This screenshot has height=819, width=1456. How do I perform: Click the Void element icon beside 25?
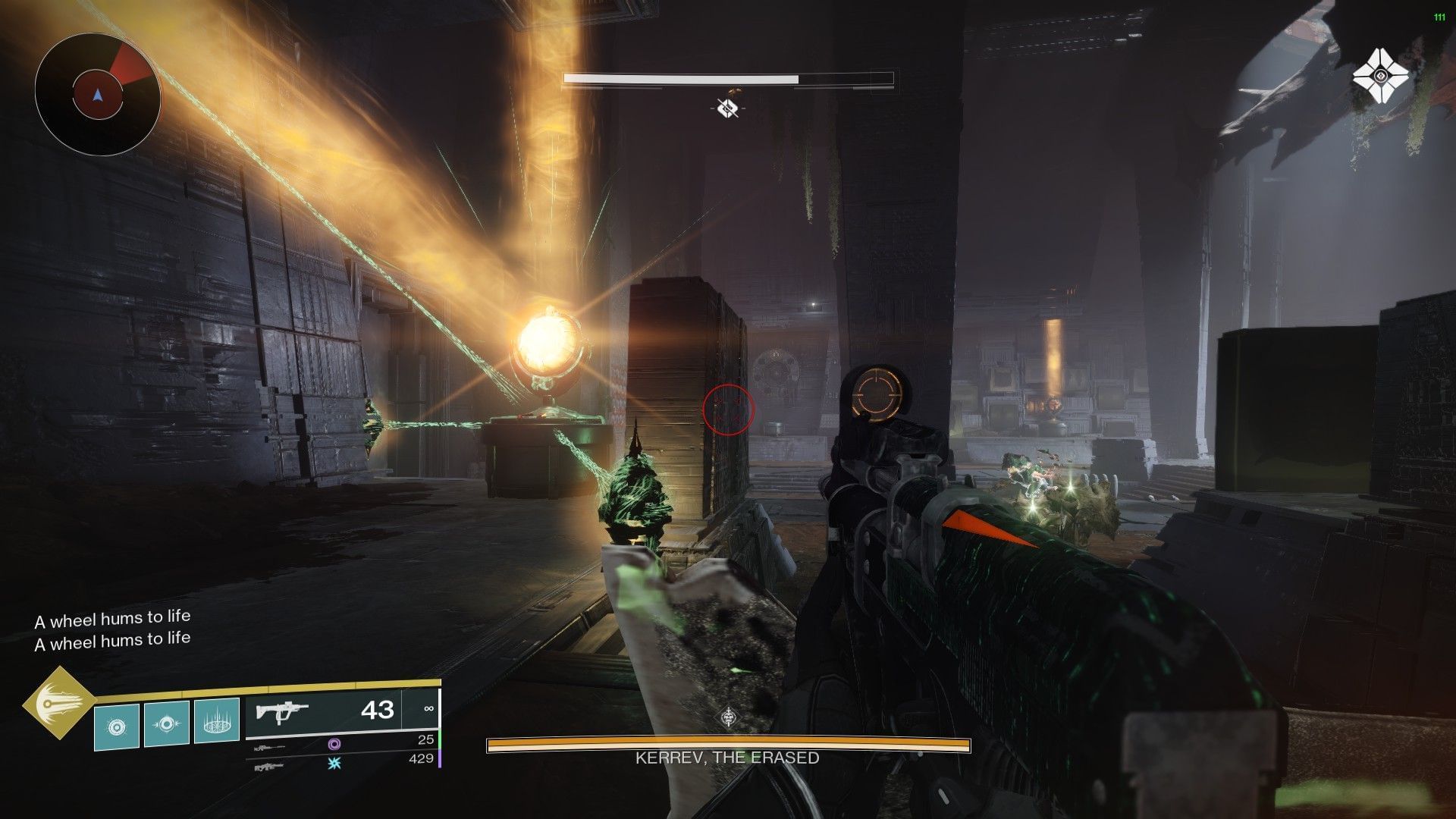(335, 745)
